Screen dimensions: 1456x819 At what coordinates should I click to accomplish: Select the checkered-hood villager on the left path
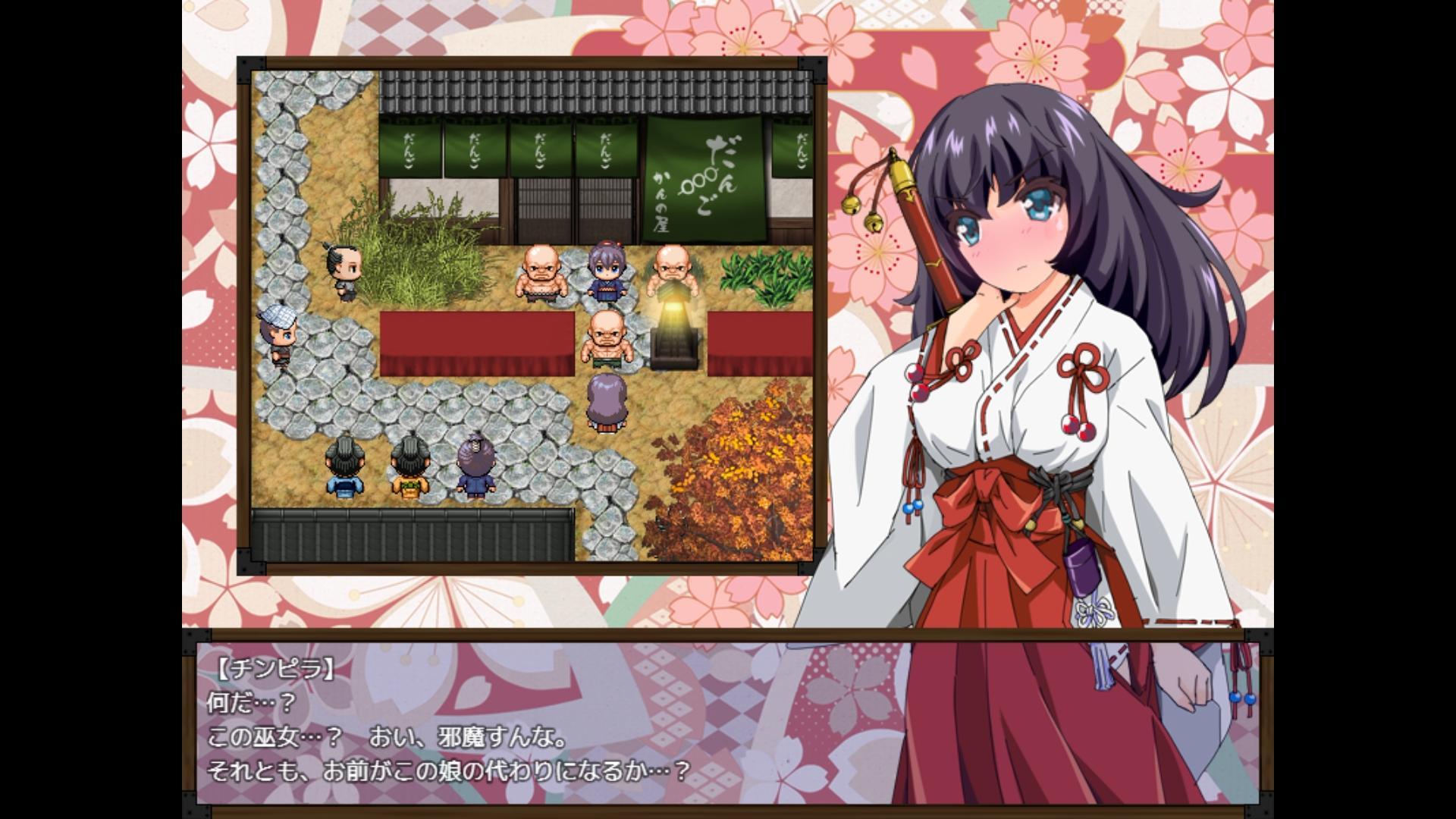[278, 334]
